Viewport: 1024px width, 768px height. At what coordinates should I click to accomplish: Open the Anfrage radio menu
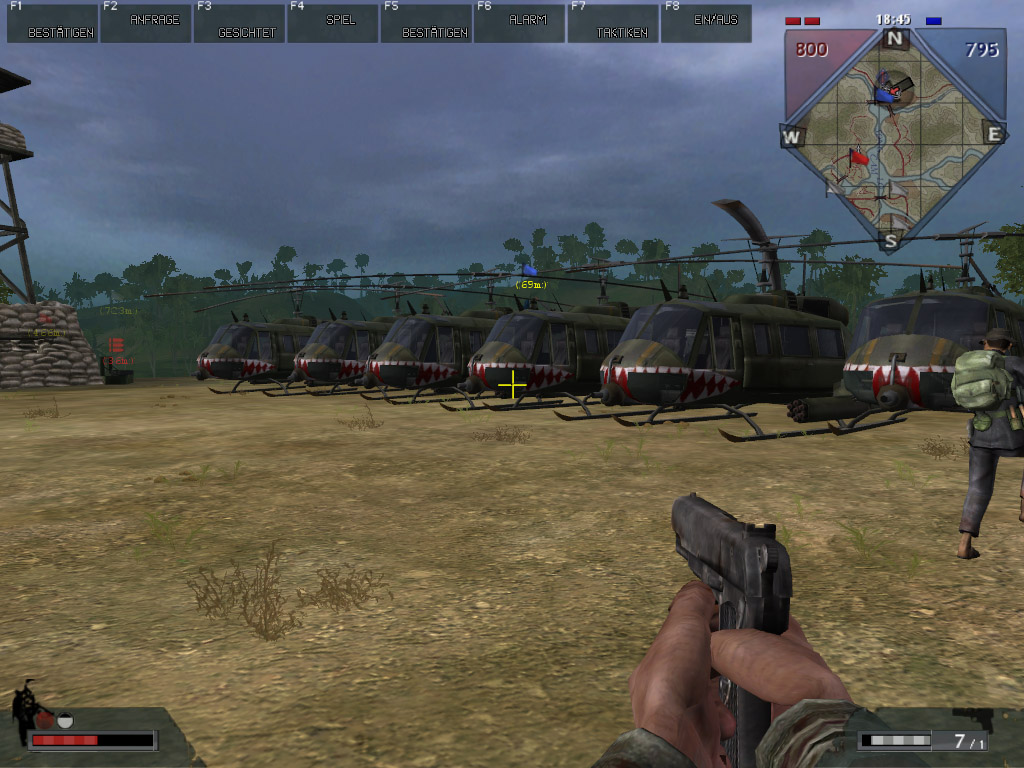[146, 23]
